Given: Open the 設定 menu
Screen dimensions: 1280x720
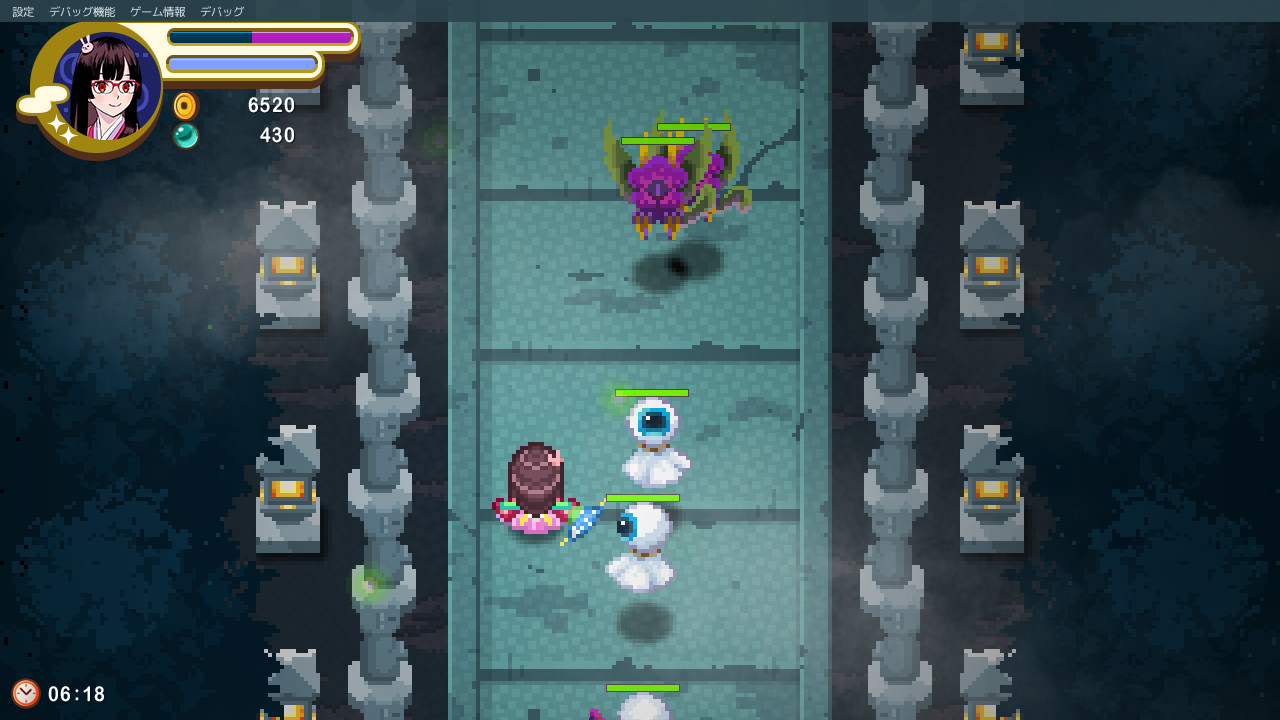Looking at the screenshot, I should tap(22, 11).
